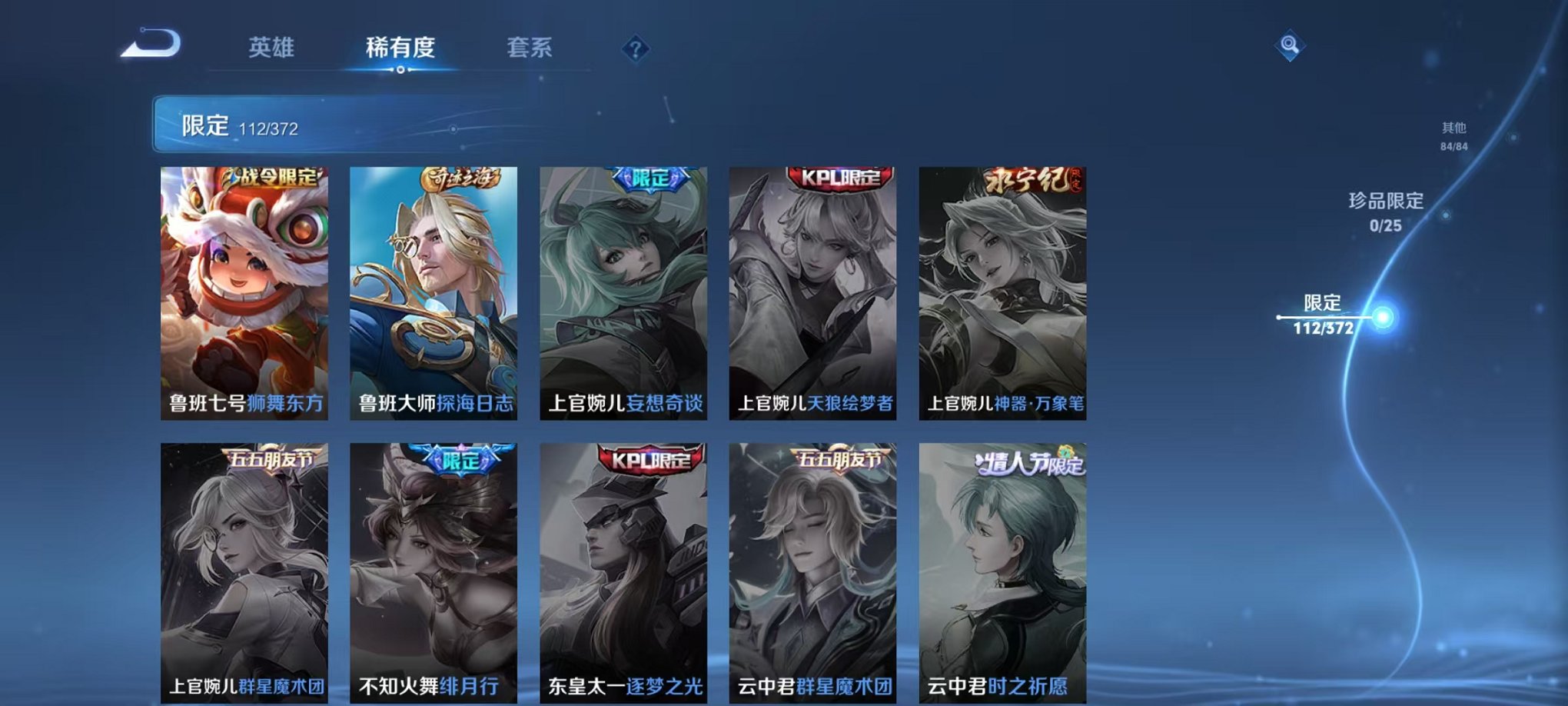Jump to the 其他 section on the right
Screen dimensions: 1568x706
[x=1455, y=136]
